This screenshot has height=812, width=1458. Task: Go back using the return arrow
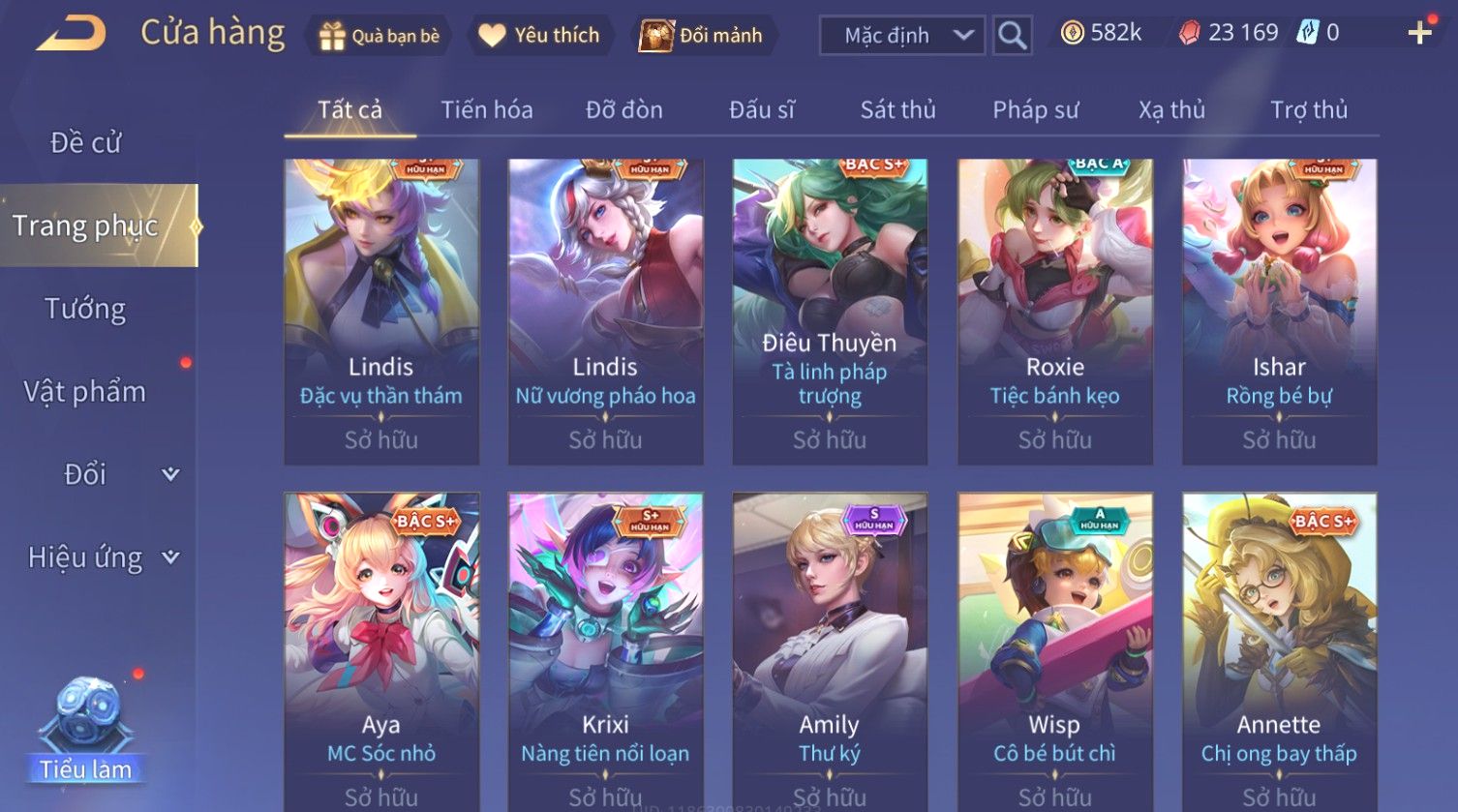(72, 35)
